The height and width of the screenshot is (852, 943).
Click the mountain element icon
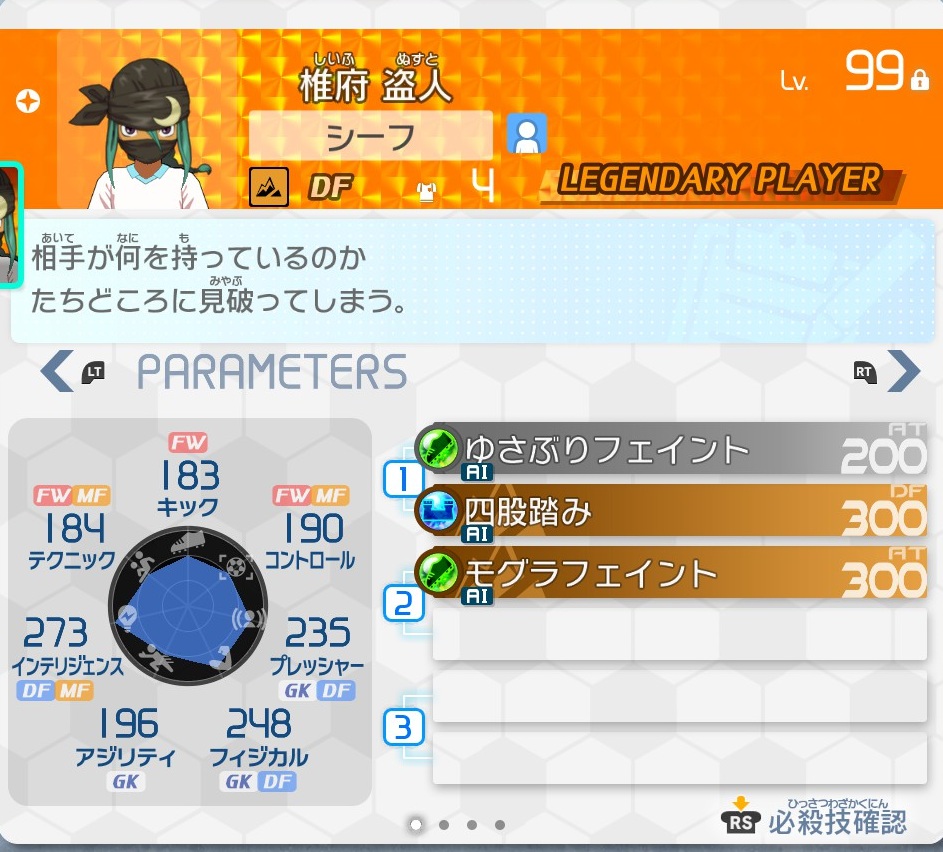pyautogui.click(x=268, y=186)
